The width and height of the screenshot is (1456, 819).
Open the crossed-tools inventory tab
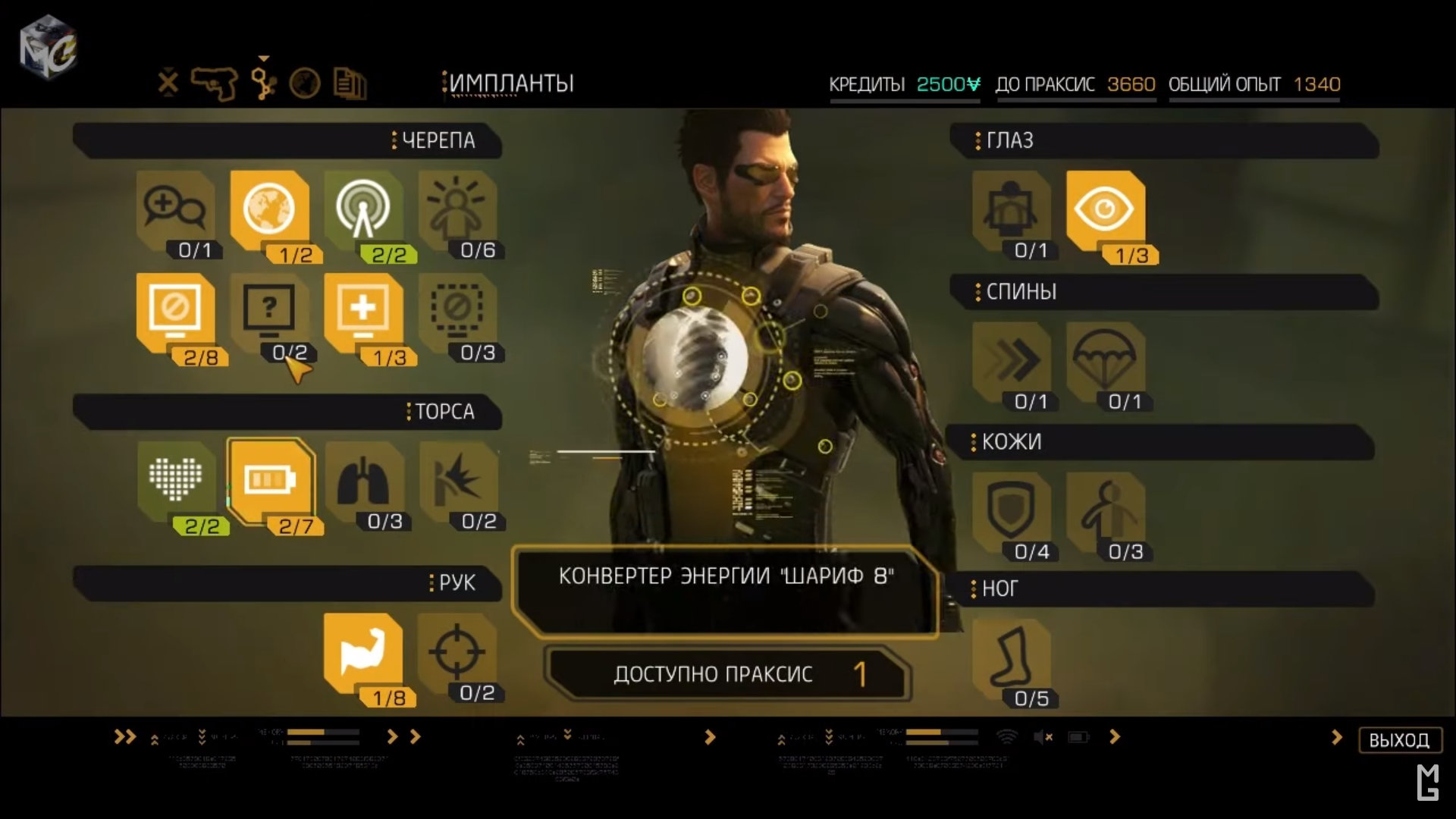[168, 83]
